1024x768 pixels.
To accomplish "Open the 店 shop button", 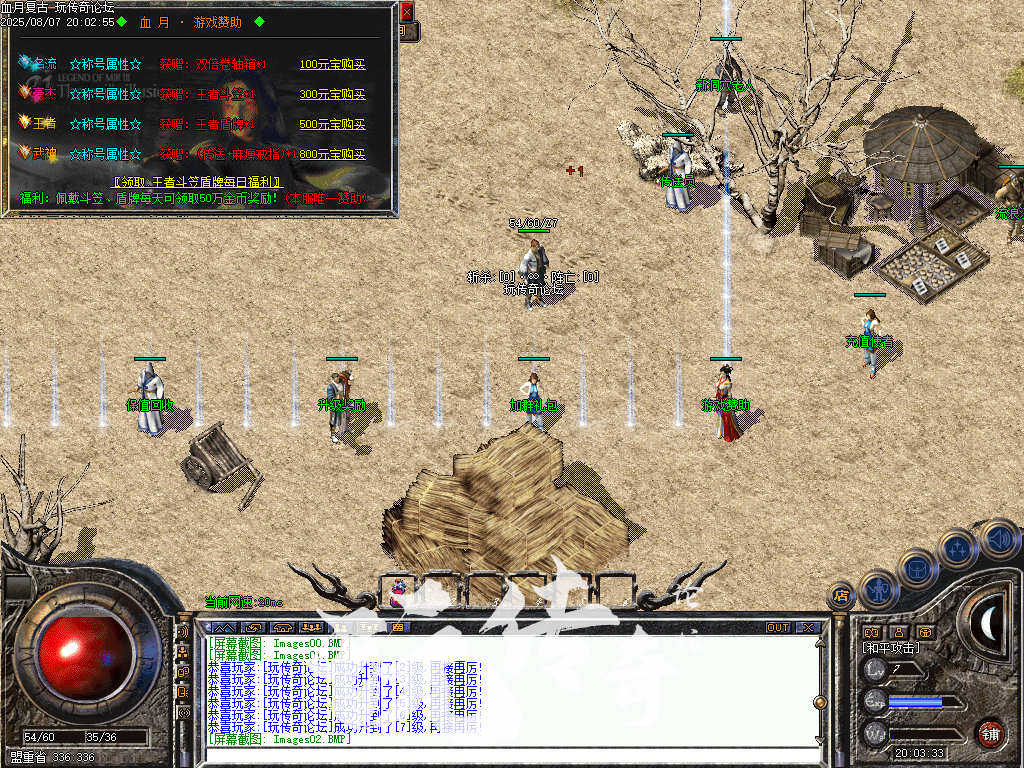I will coord(841,596).
